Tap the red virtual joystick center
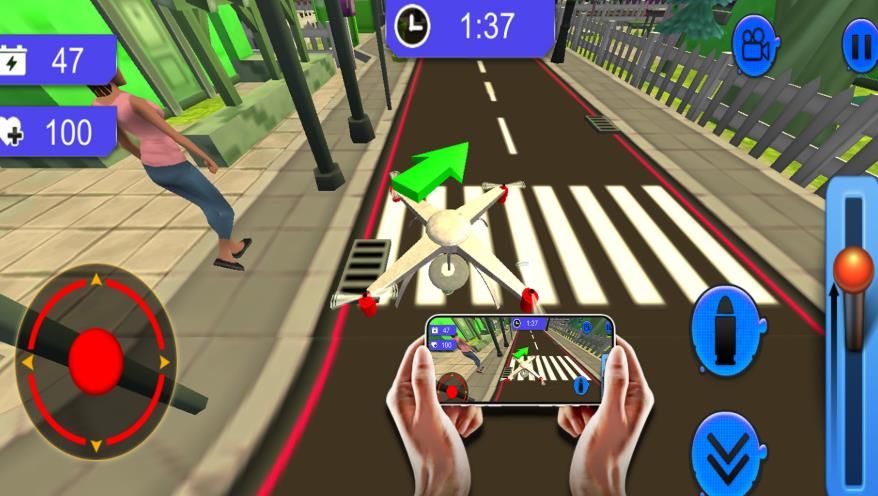This screenshot has width=878, height=496. 96,360
